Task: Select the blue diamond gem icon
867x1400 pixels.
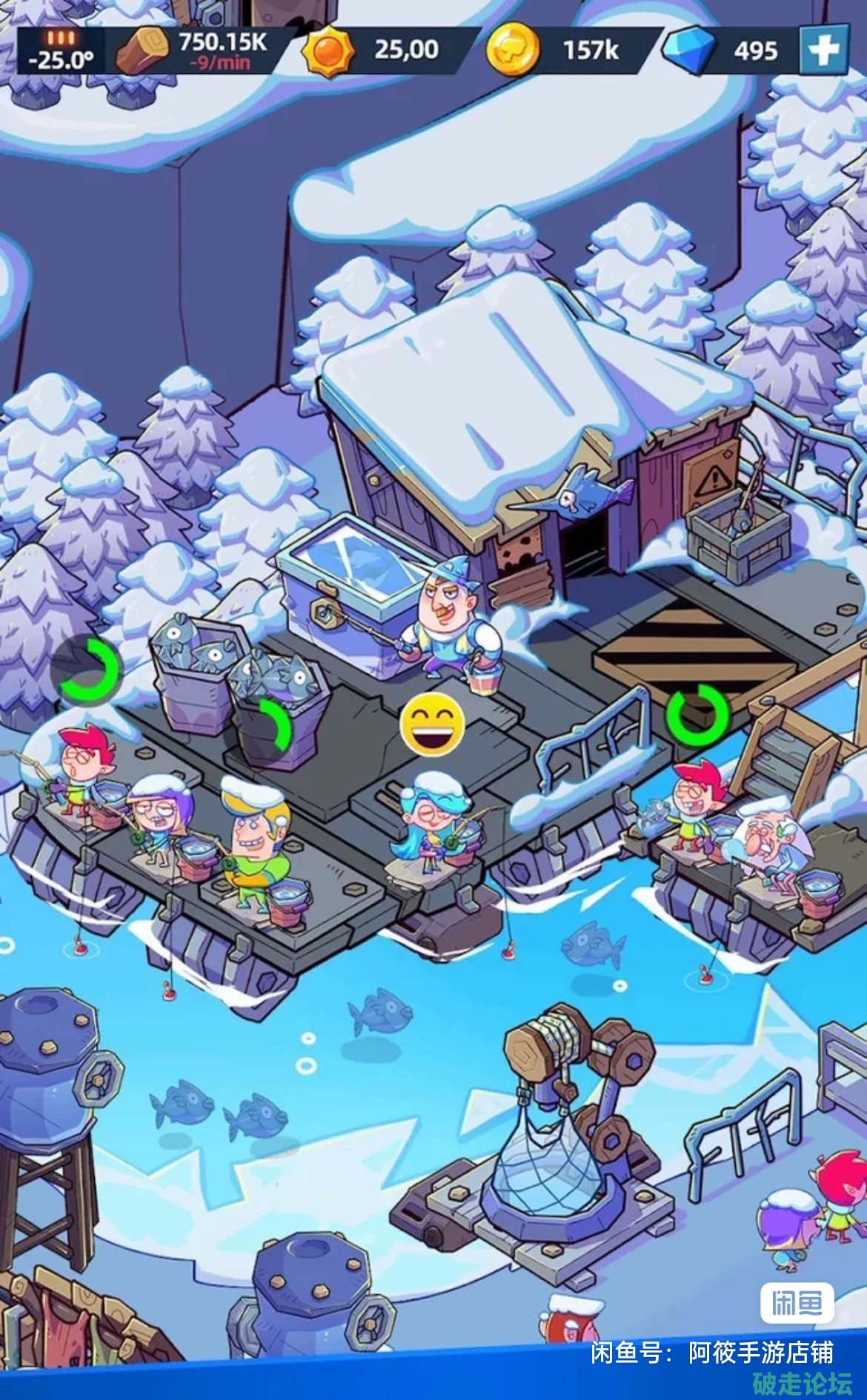Action: coord(688,50)
